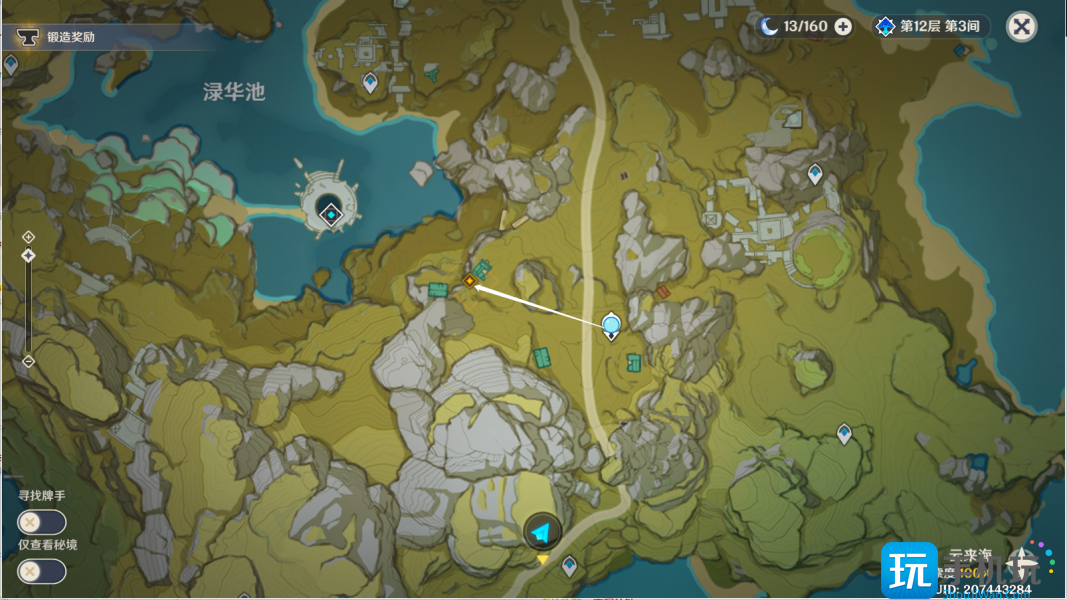
Task: Click the map zoom slider handle
Action: pos(28,256)
